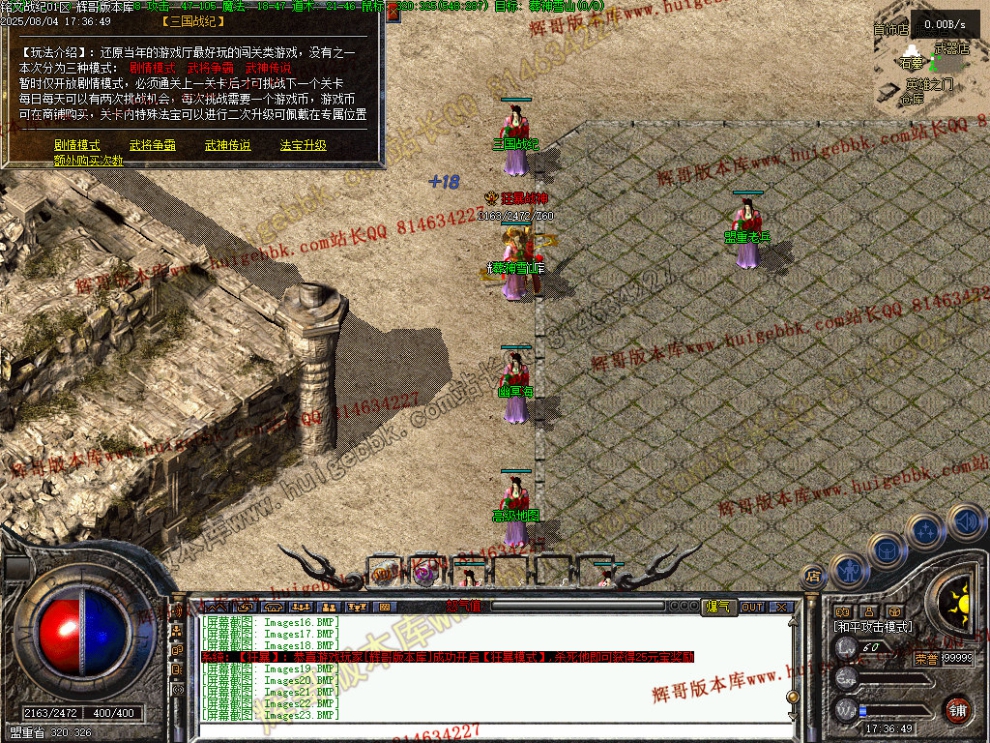Close the chat panel with X
Viewport: 990px width, 743px height.
point(781,607)
